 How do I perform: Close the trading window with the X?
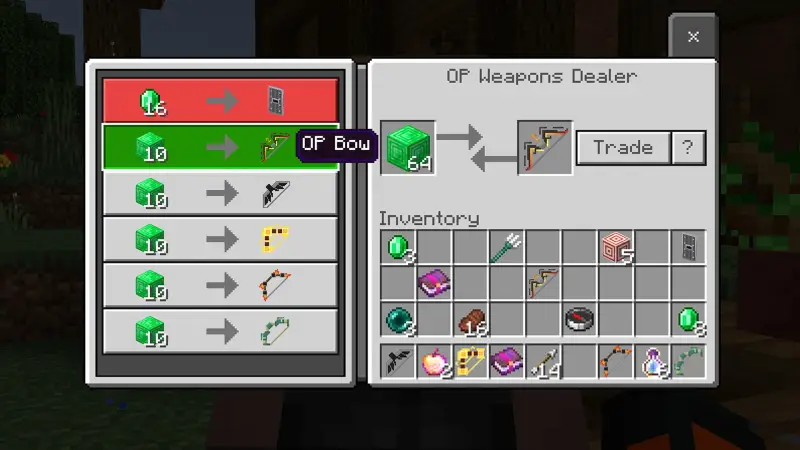(692, 37)
